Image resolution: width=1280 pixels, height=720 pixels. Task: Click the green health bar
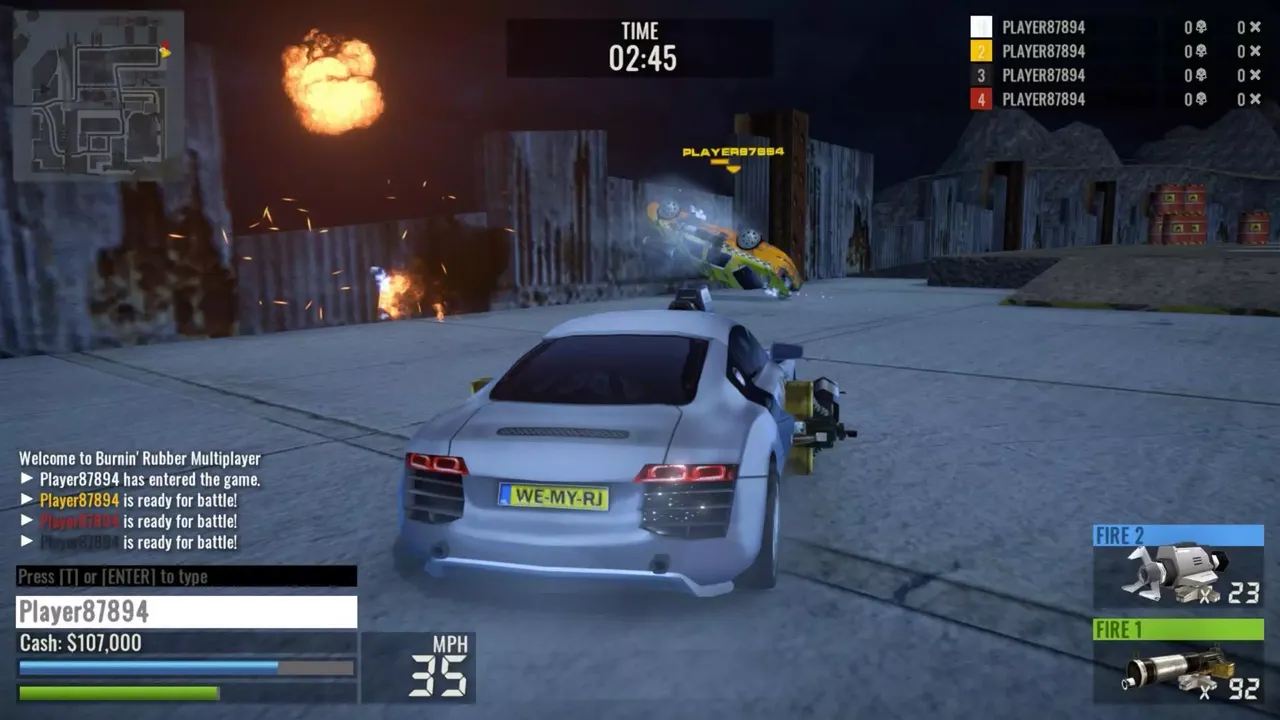120,690
